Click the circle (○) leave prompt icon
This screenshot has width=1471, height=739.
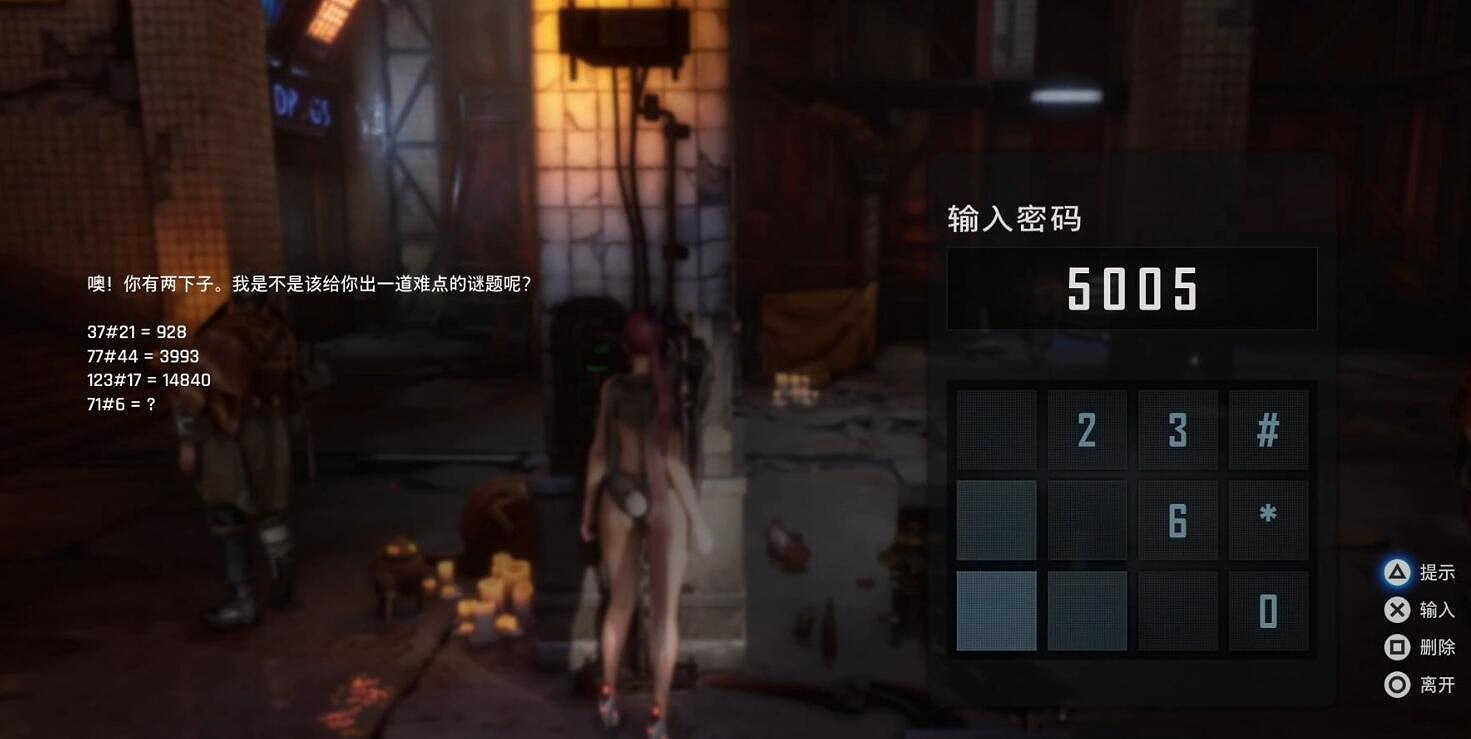click(x=1398, y=685)
